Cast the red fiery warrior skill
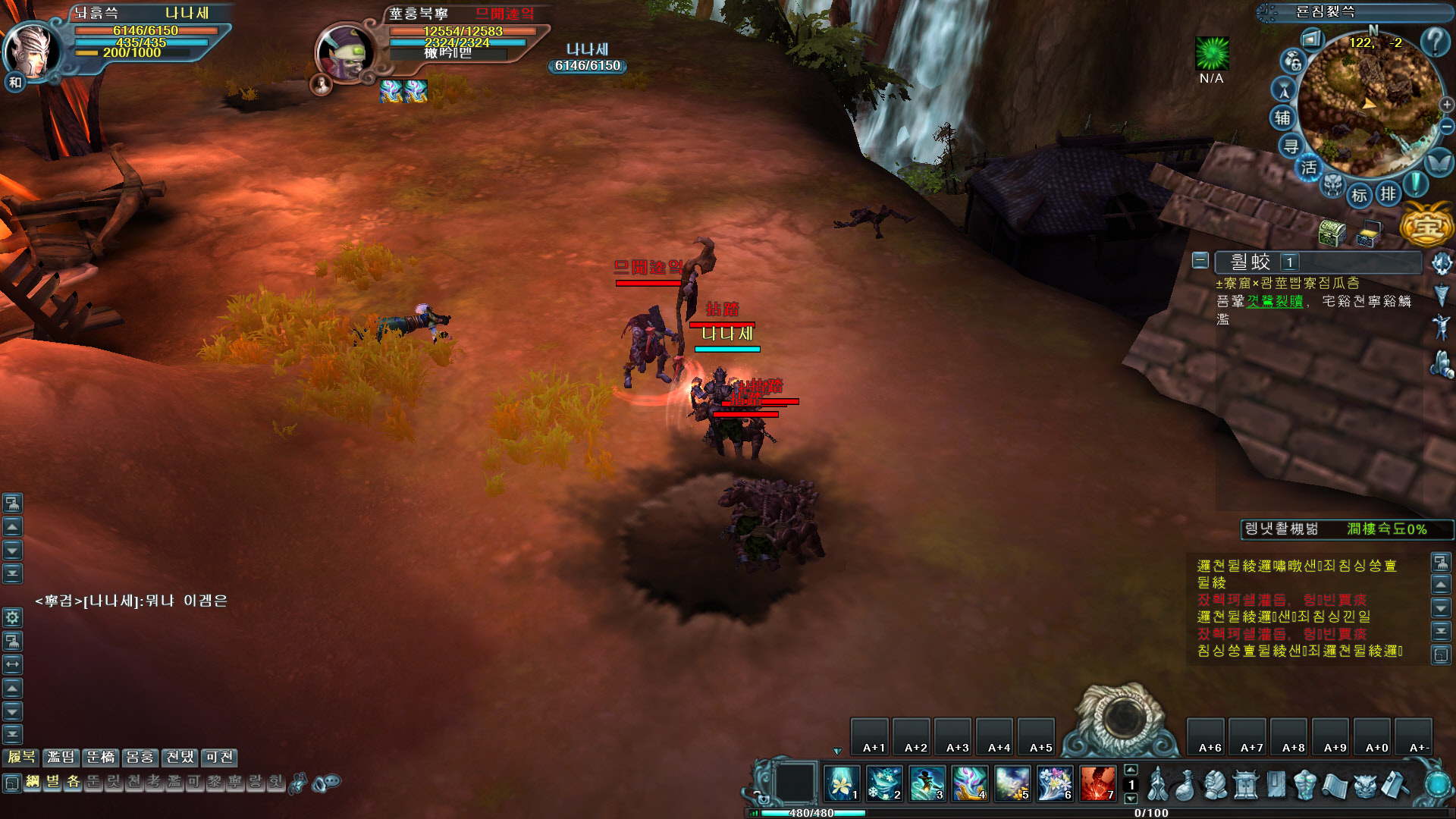Image resolution: width=1456 pixels, height=819 pixels. pos(1097,783)
